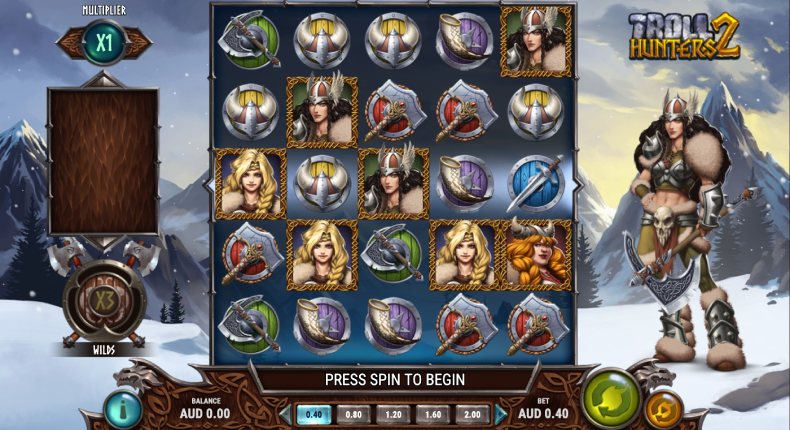Viewport: 790px width, 430px height.
Task: Open the game info panel
Action: [x=124, y=408]
